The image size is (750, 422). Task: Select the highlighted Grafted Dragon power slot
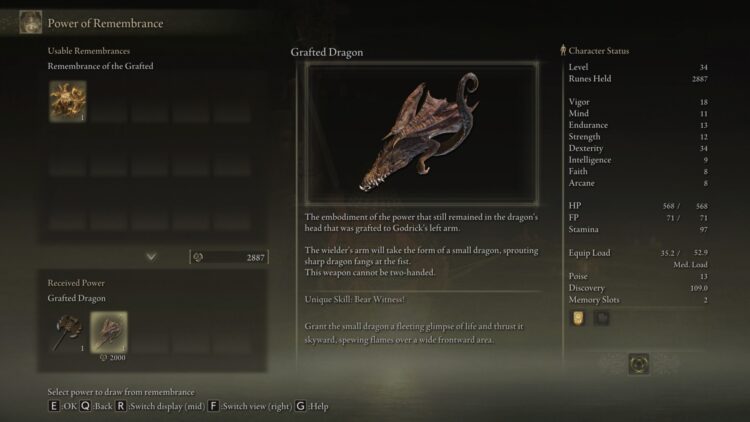[x=109, y=332]
